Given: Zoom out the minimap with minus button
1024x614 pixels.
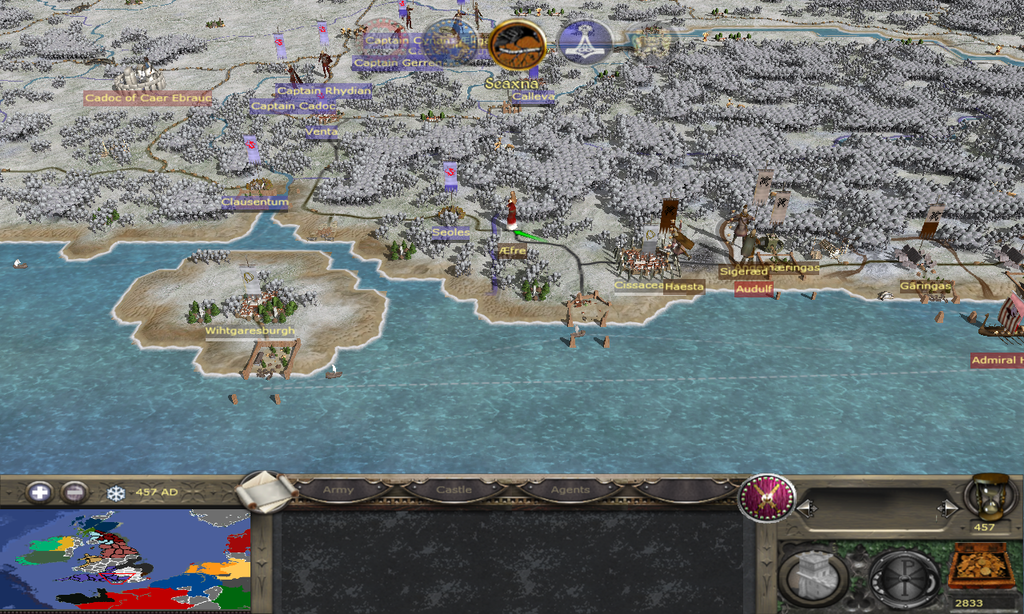Looking at the screenshot, I should pos(73,492).
